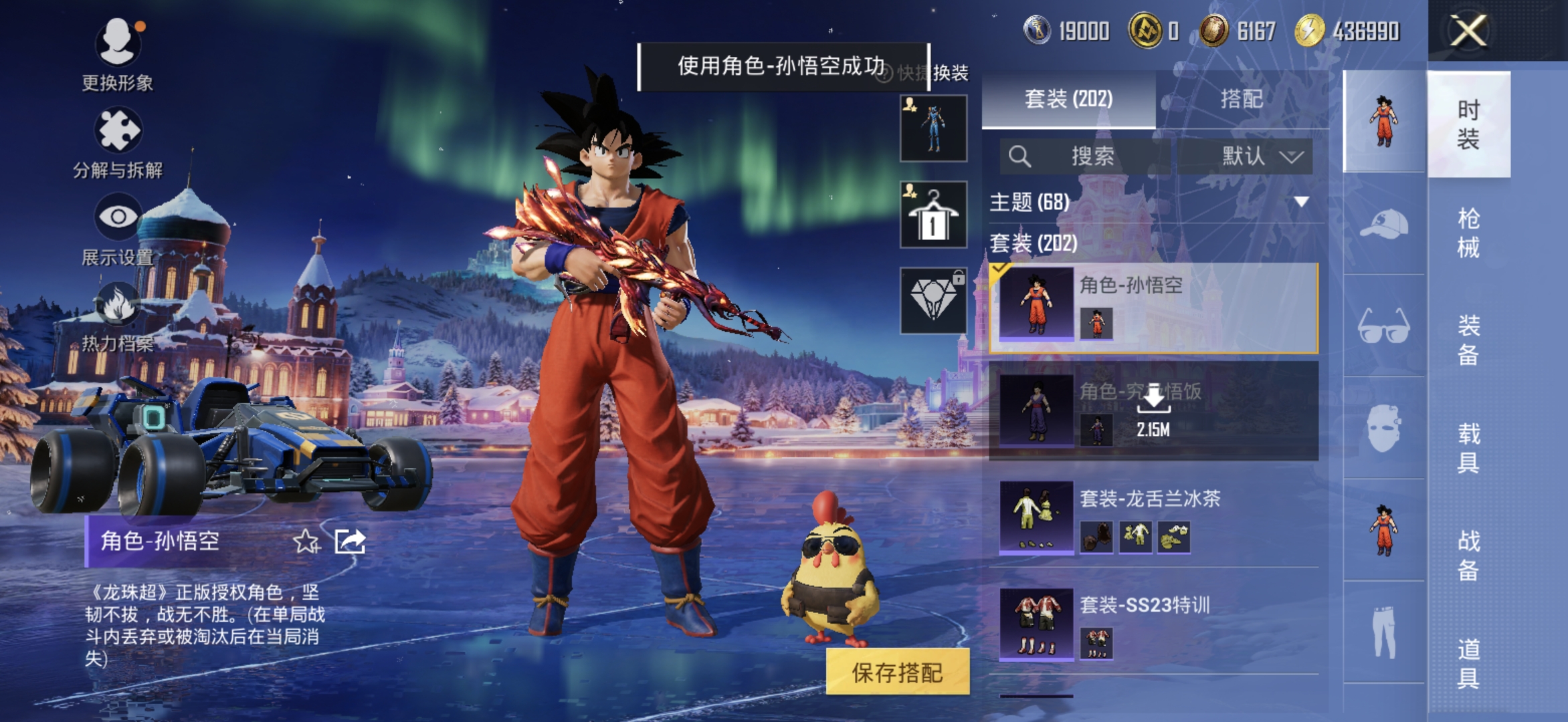Switch to the 载具 category tab
Image resolution: width=1568 pixels, height=722 pixels.
pyautogui.click(x=1468, y=448)
